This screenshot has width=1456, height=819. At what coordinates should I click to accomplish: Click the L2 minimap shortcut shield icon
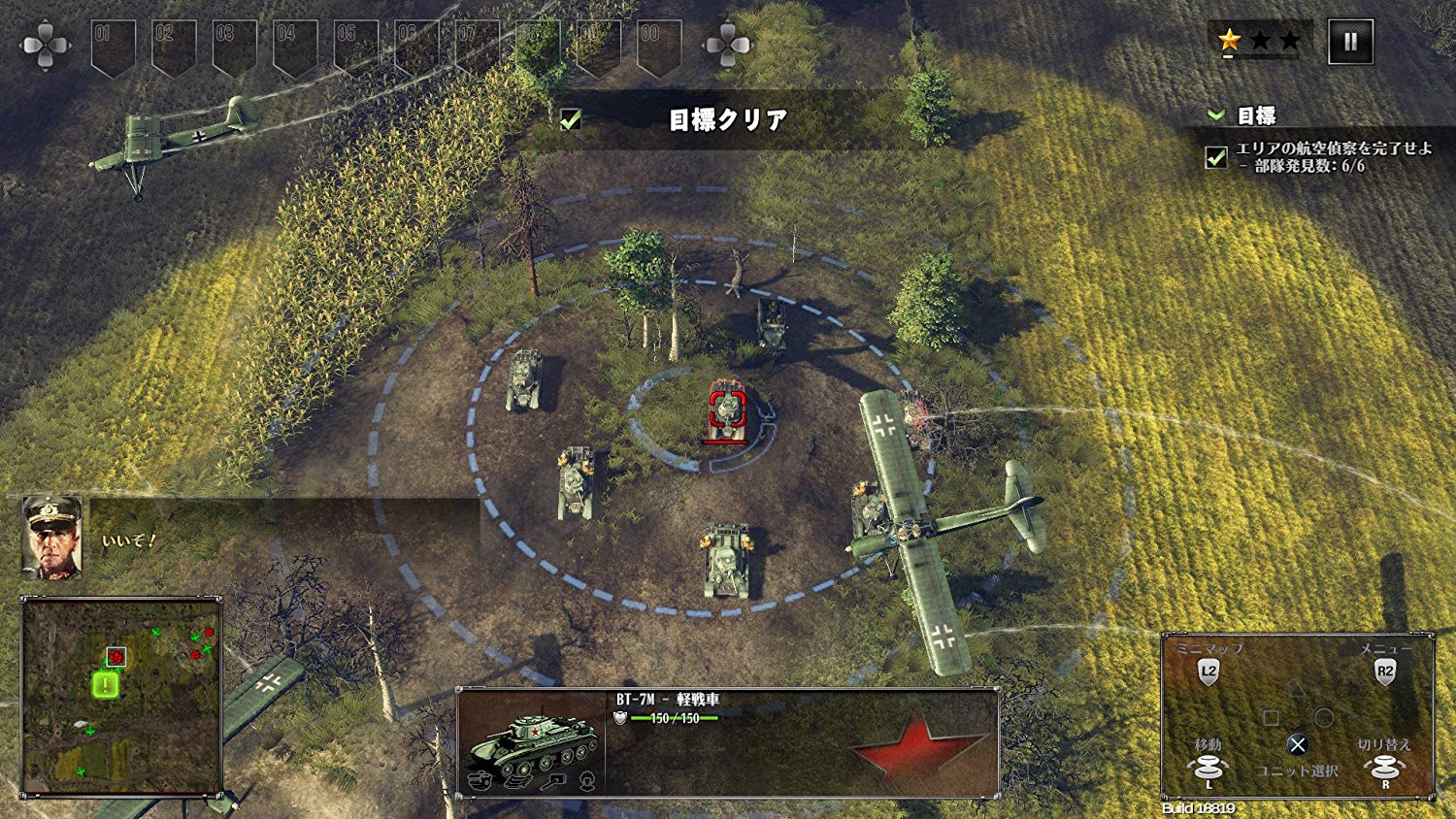[1208, 672]
